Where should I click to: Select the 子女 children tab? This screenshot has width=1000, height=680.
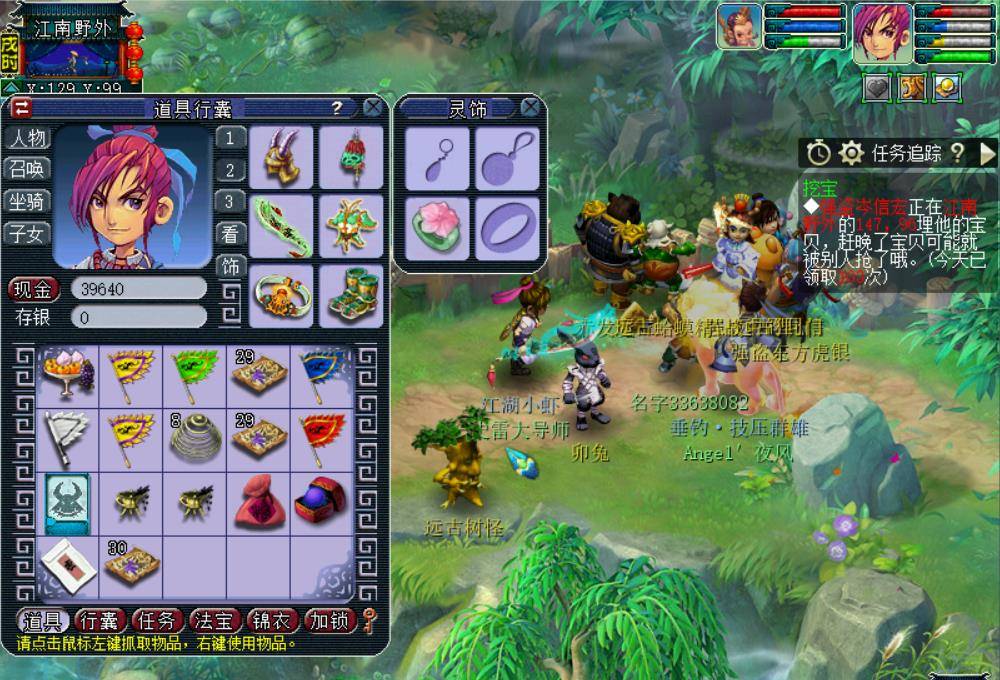27,234
